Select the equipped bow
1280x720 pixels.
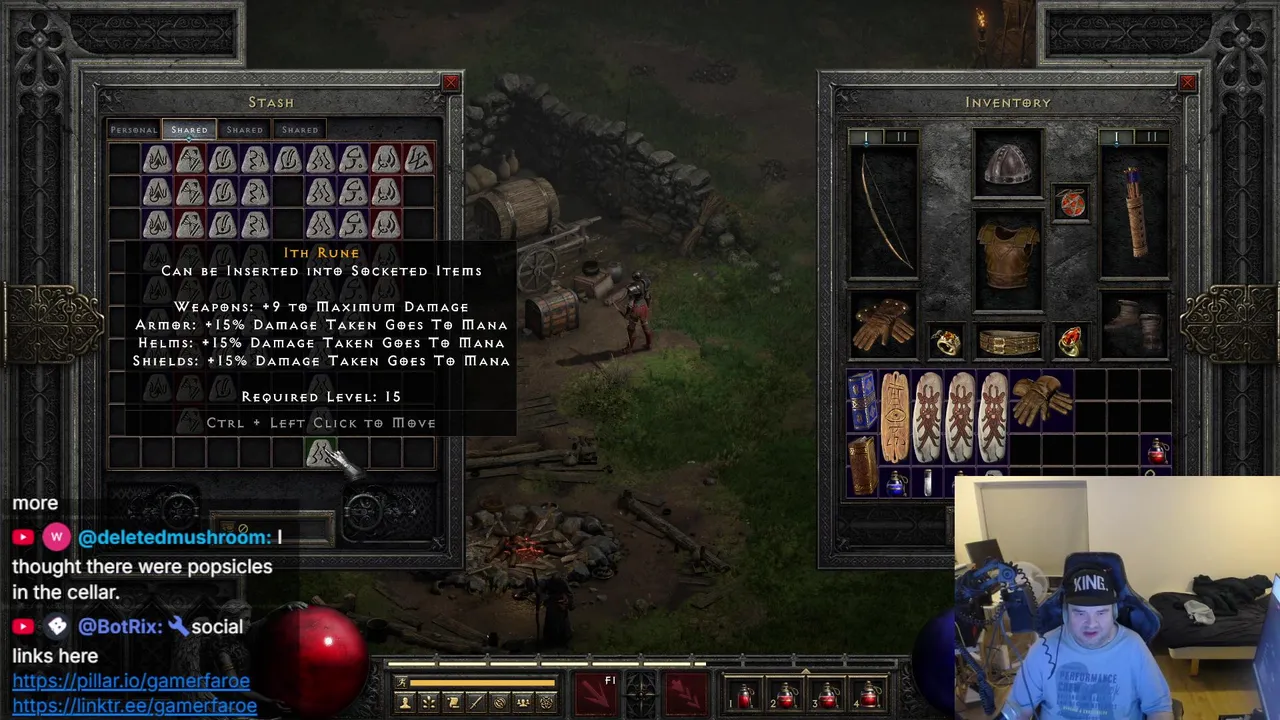[x=883, y=212]
